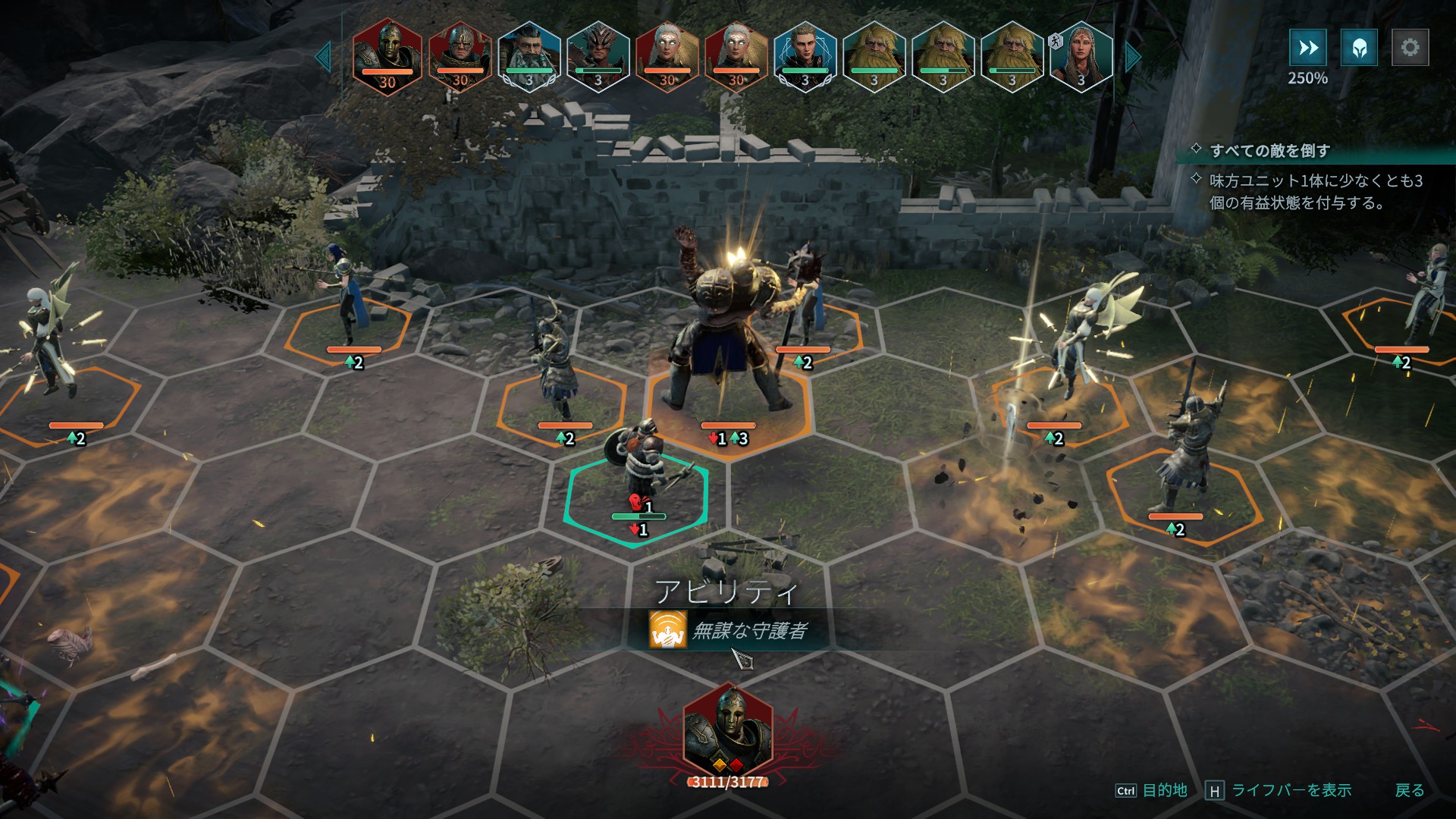Pick the circlet woman portrait in turn order
Screen dimensions: 1456x819
1081,56
